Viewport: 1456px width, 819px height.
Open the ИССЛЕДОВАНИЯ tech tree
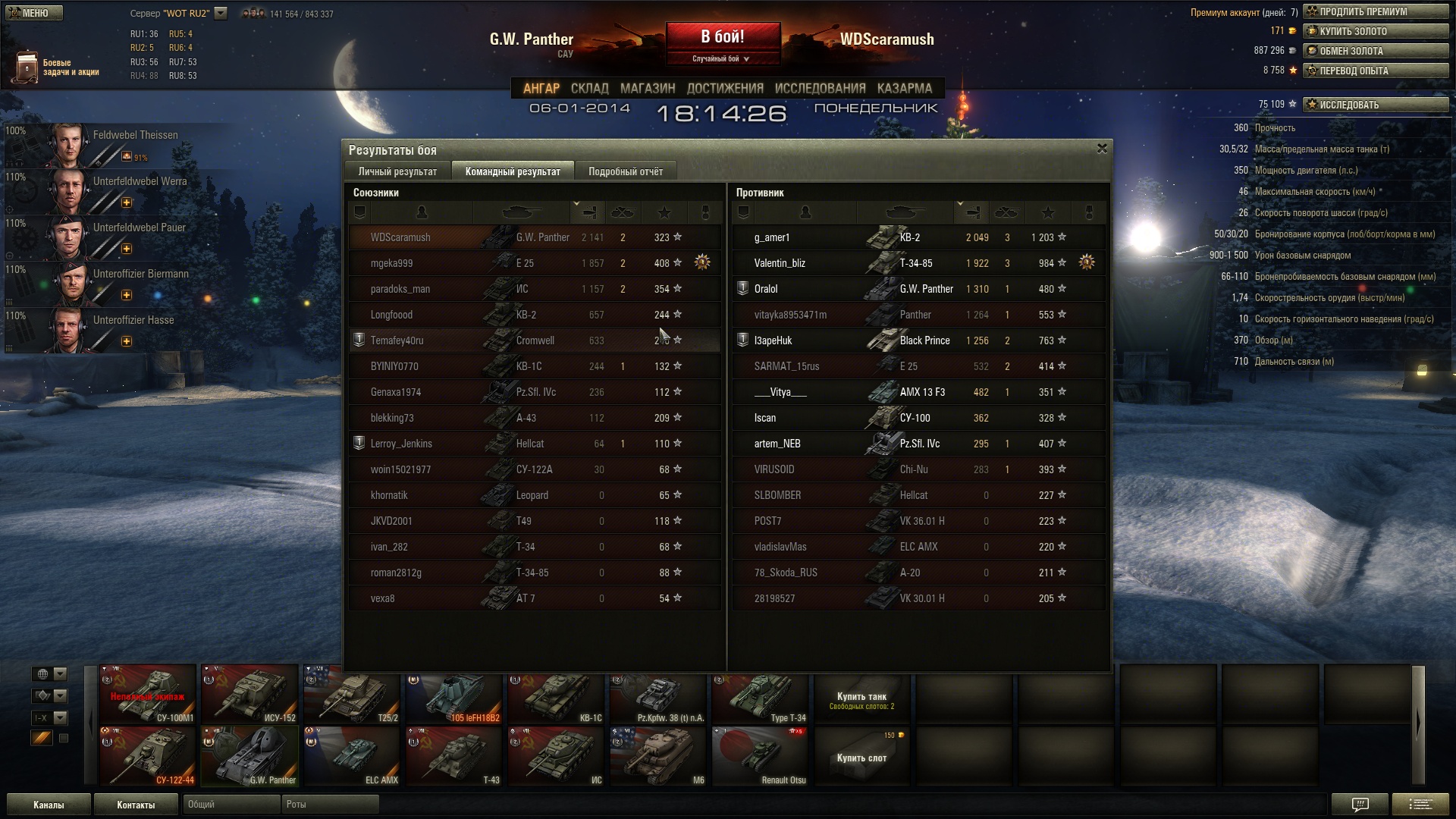(820, 88)
